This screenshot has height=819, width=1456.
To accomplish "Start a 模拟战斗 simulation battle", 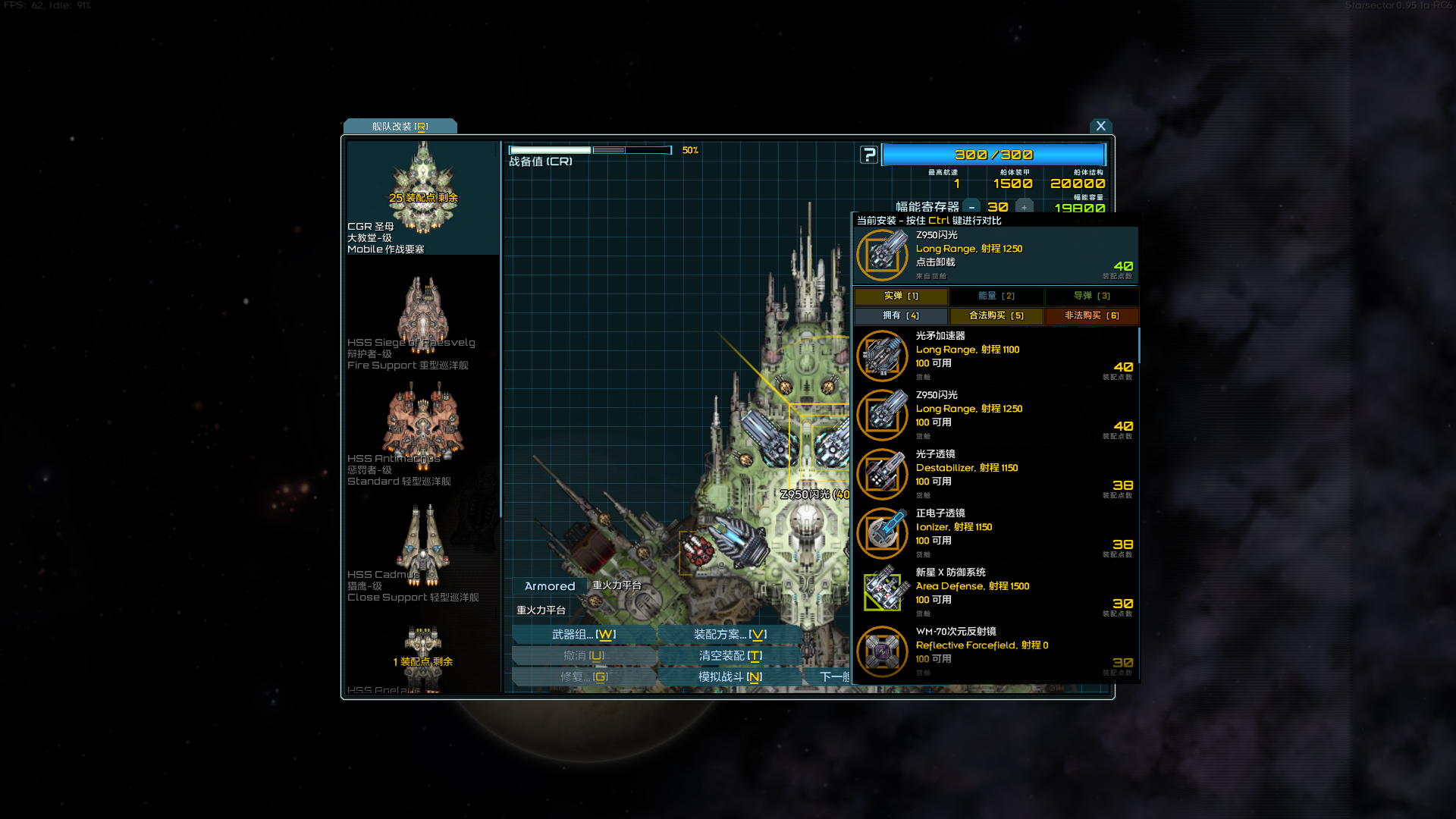I will 730,676.
